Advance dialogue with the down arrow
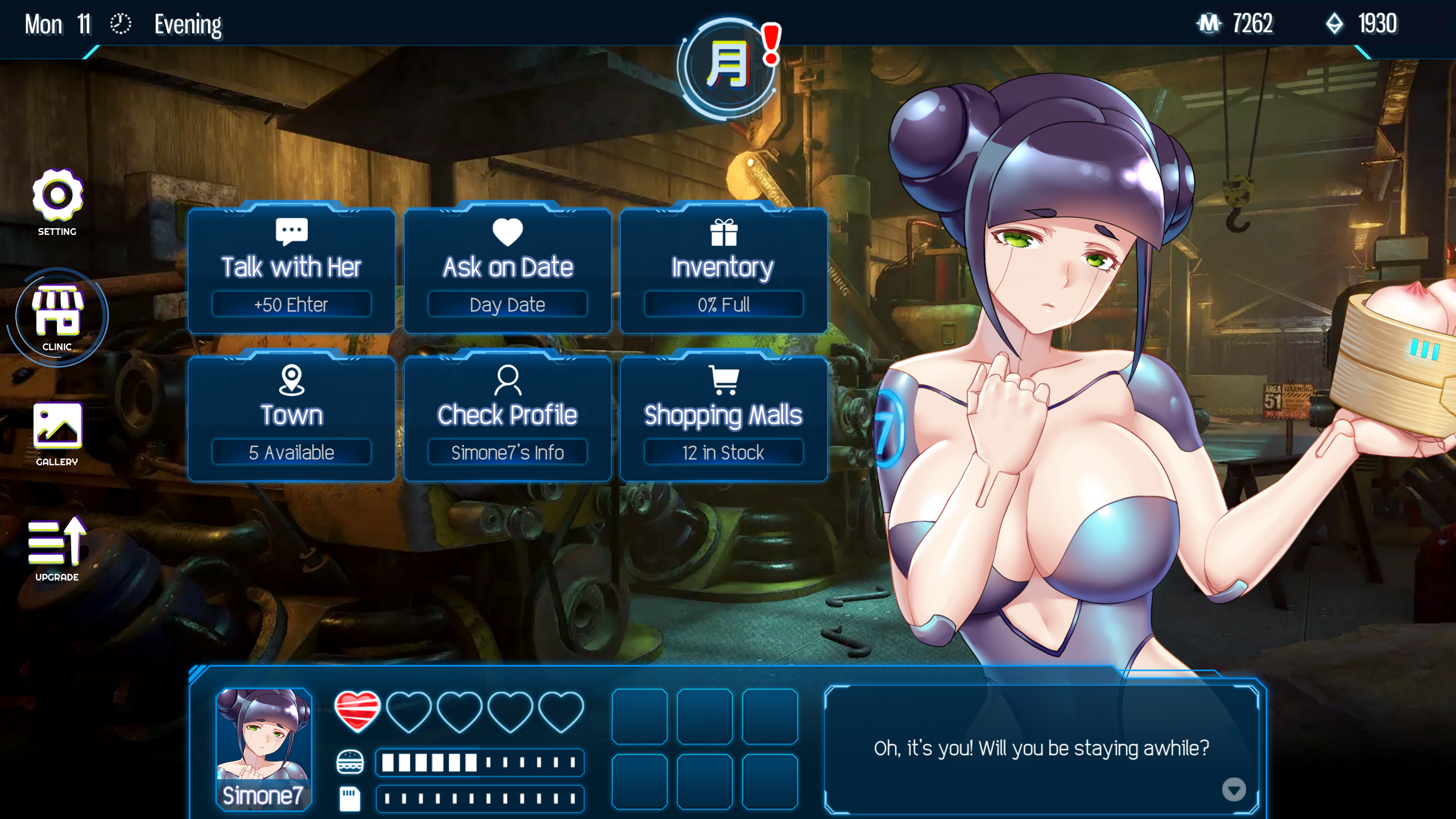 (x=1234, y=789)
